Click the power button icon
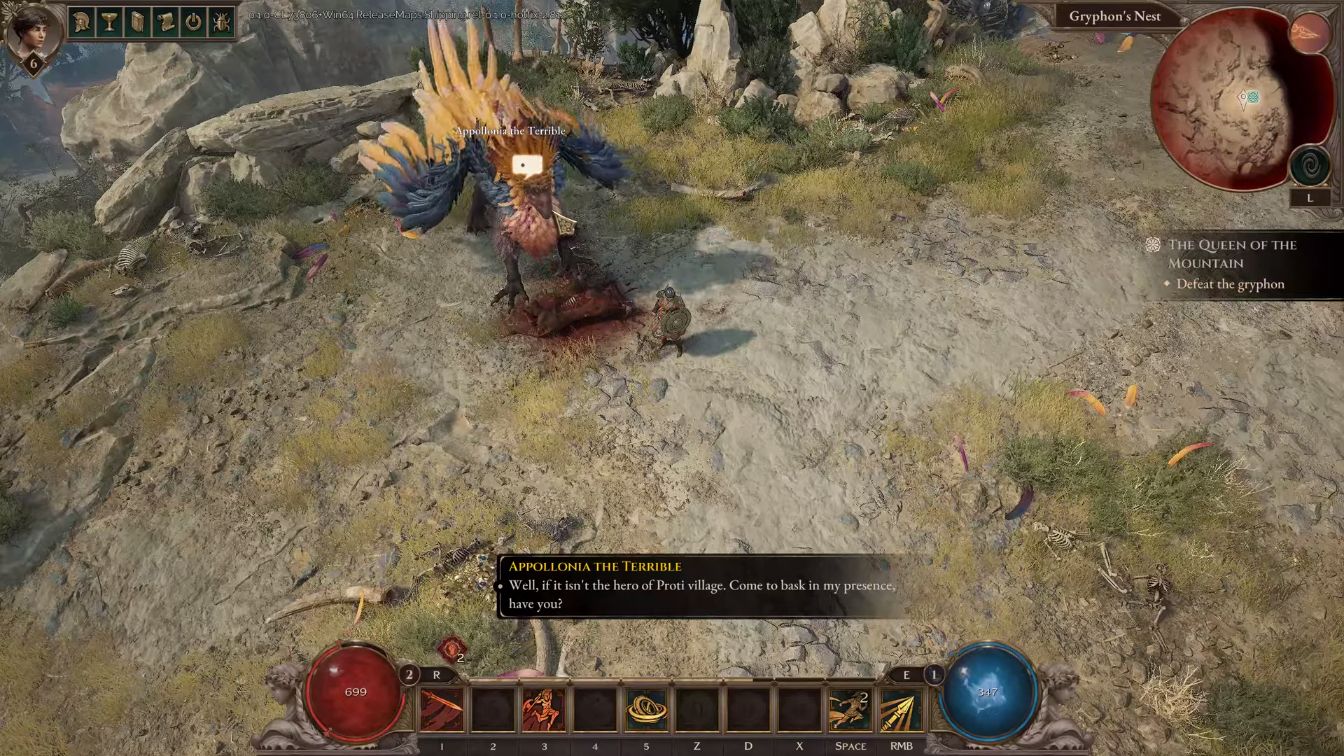 (193, 21)
